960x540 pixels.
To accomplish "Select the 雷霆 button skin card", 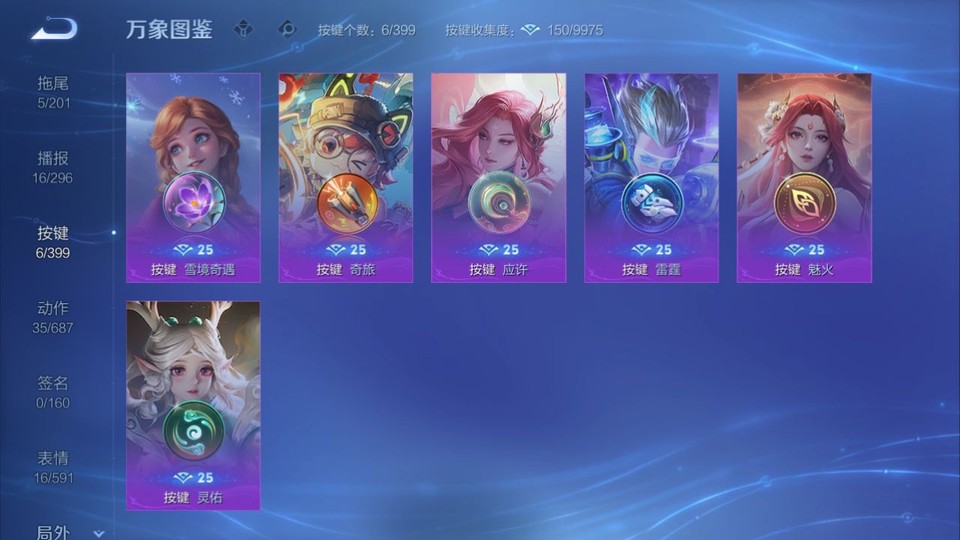I will pos(651,177).
